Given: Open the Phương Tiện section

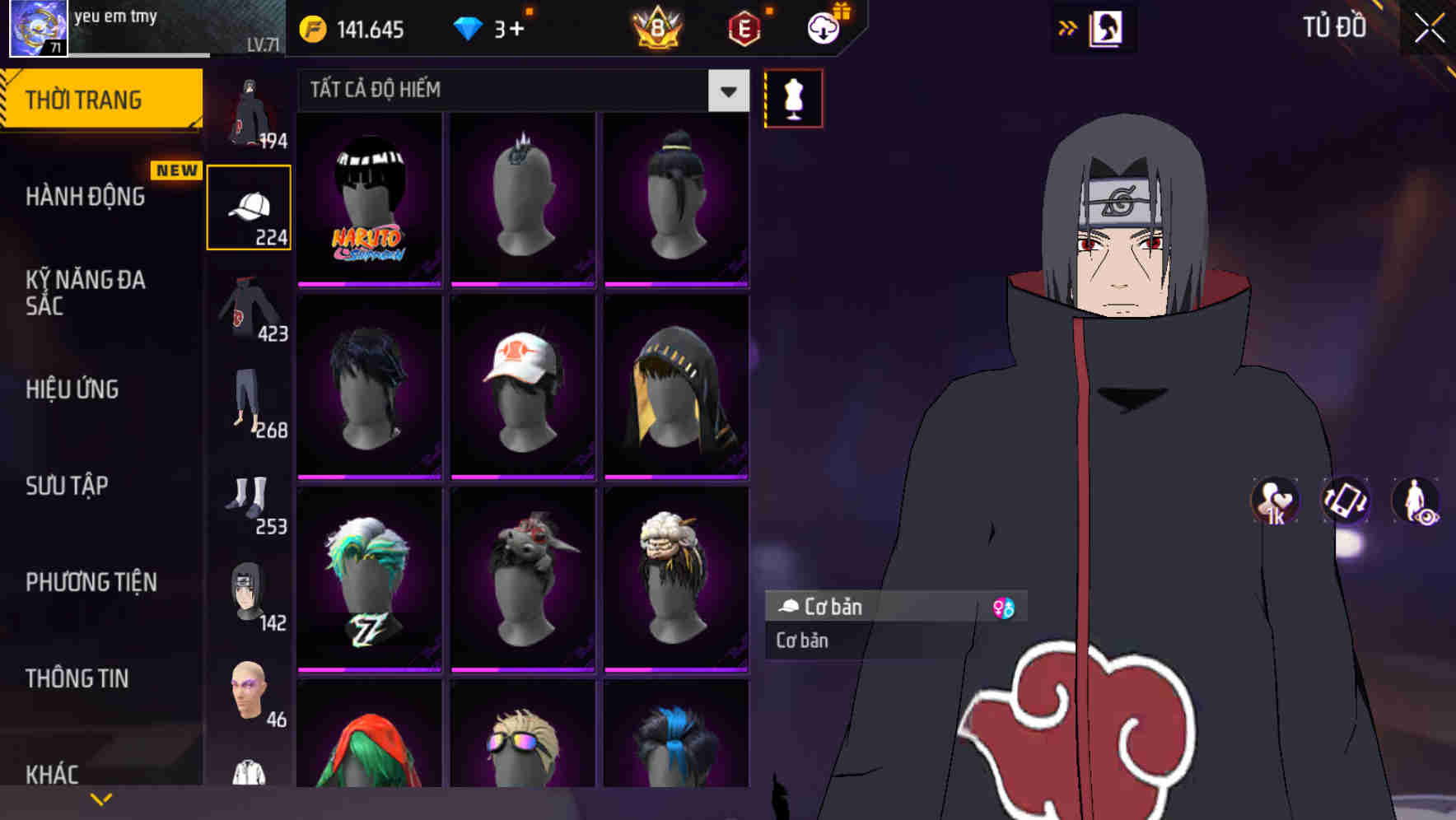Looking at the screenshot, I should (91, 581).
